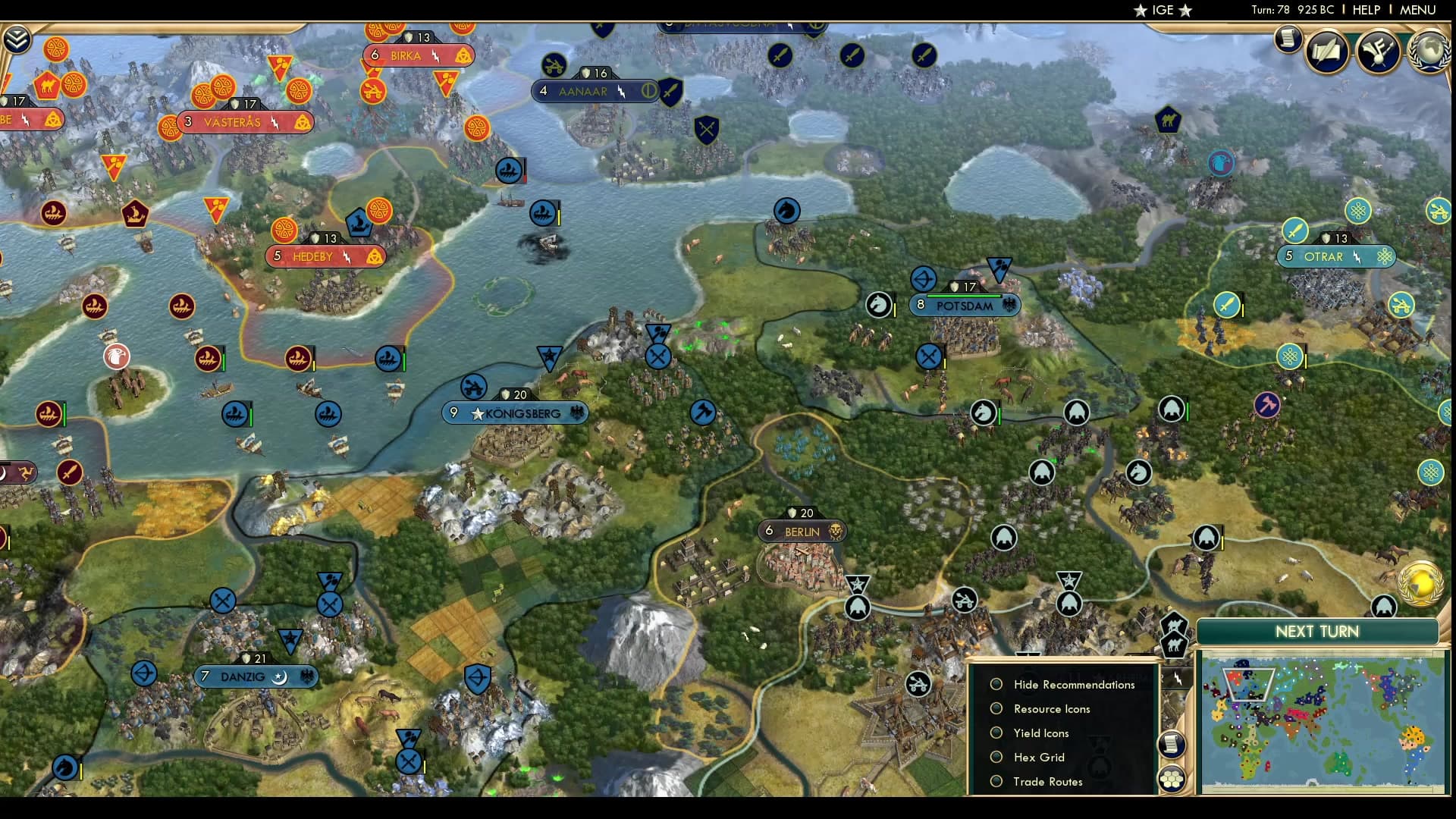The height and width of the screenshot is (819, 1456).
Task: Click the hexagon map options icon beside minimap
Action: tap(1170, 778)
